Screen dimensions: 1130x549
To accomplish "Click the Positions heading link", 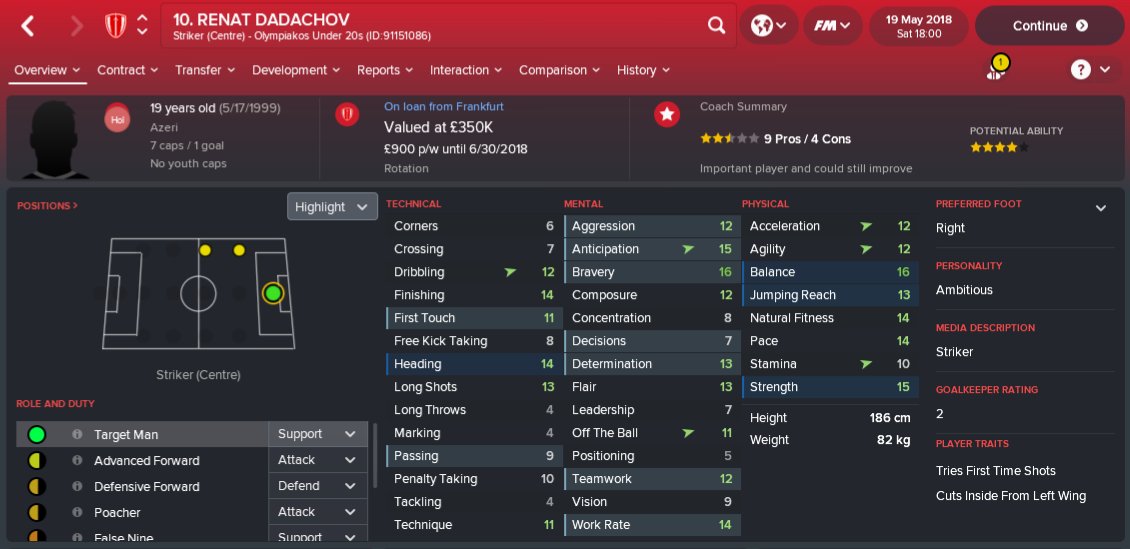I will (x=47, y=206).
